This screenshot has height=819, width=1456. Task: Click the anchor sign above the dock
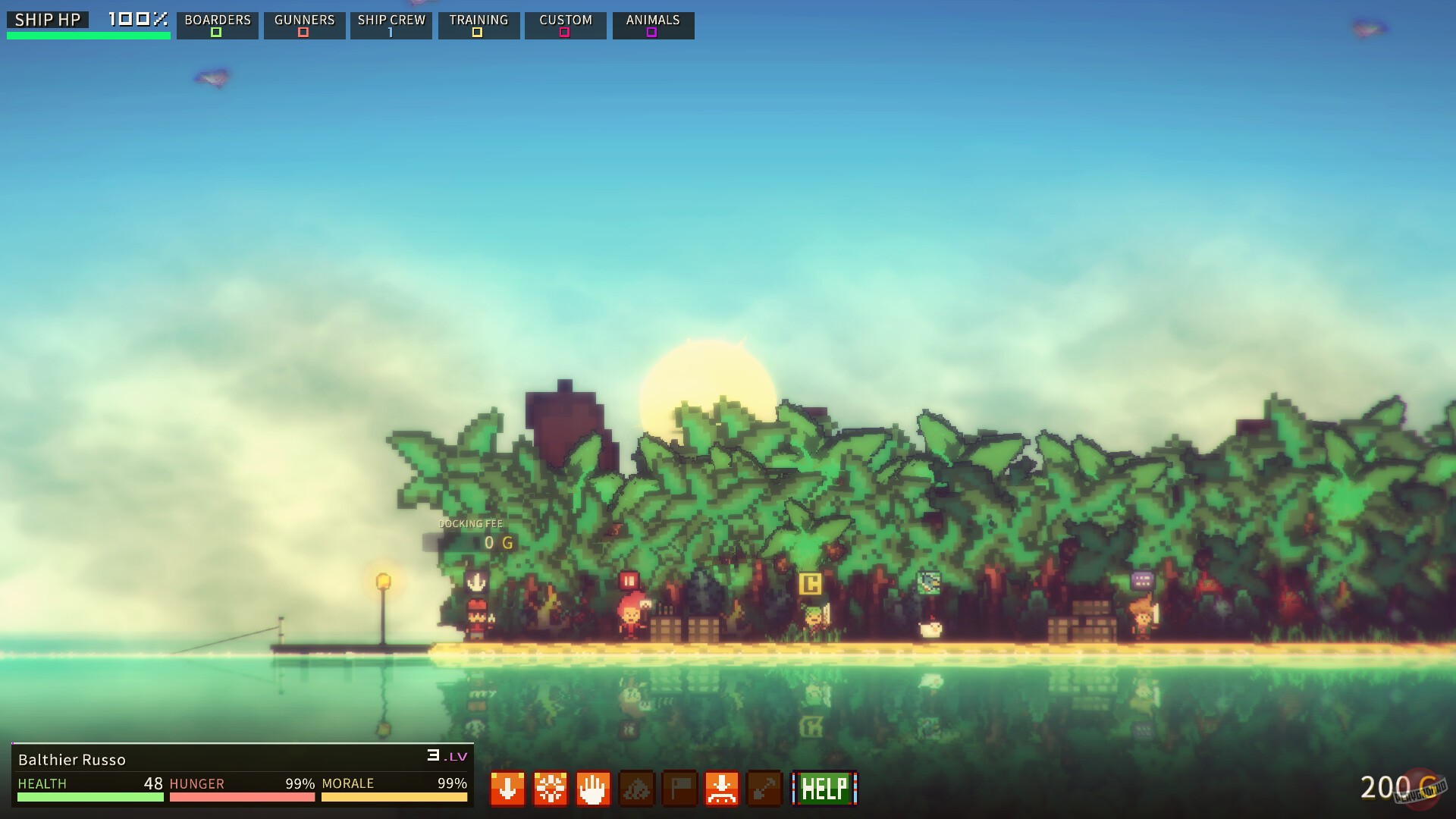tap(475, 582)
